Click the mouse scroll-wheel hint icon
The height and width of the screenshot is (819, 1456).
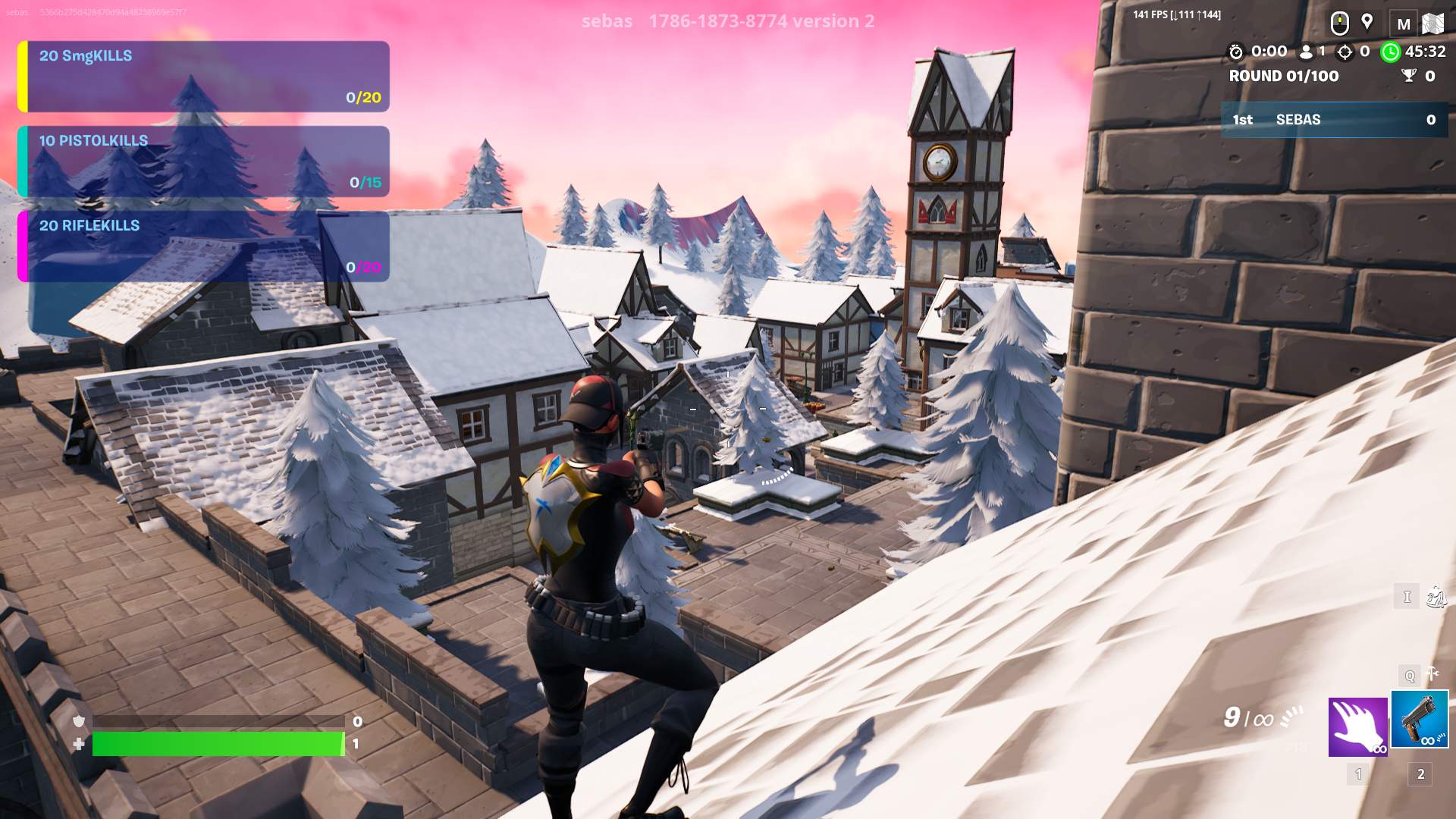[1339, 22]
